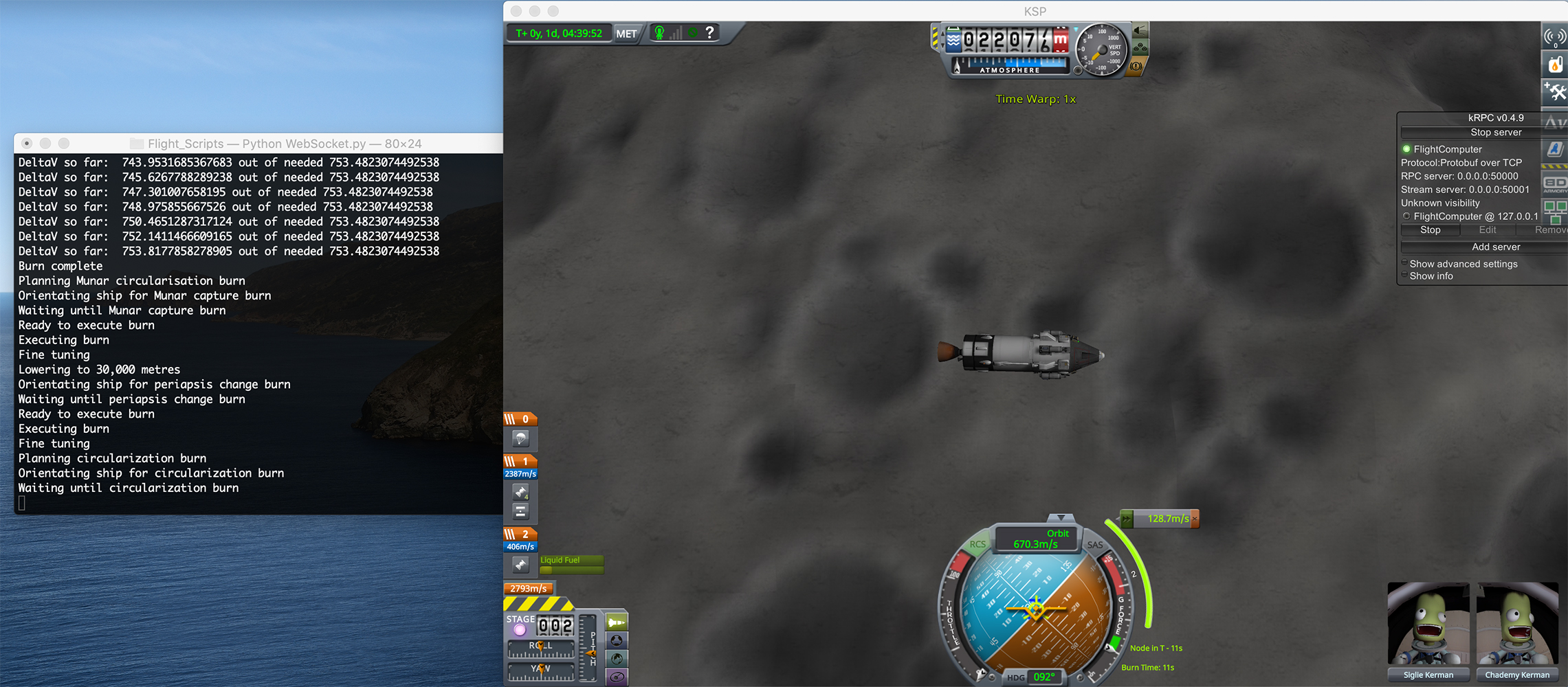Screen dimensions: 1568x687
Task: Open the map view globe button
Action: (x=617, y=659)
